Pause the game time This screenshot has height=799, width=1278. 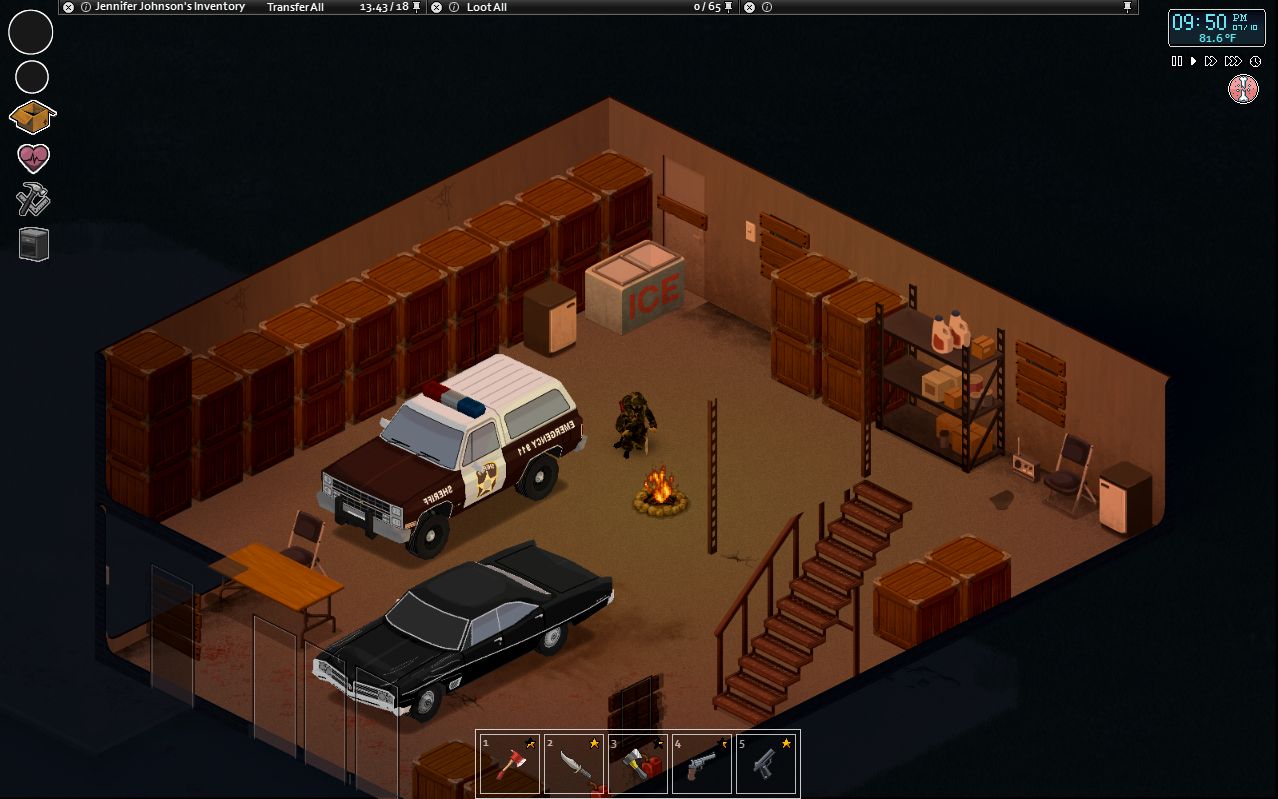[x=1177, y=61]
